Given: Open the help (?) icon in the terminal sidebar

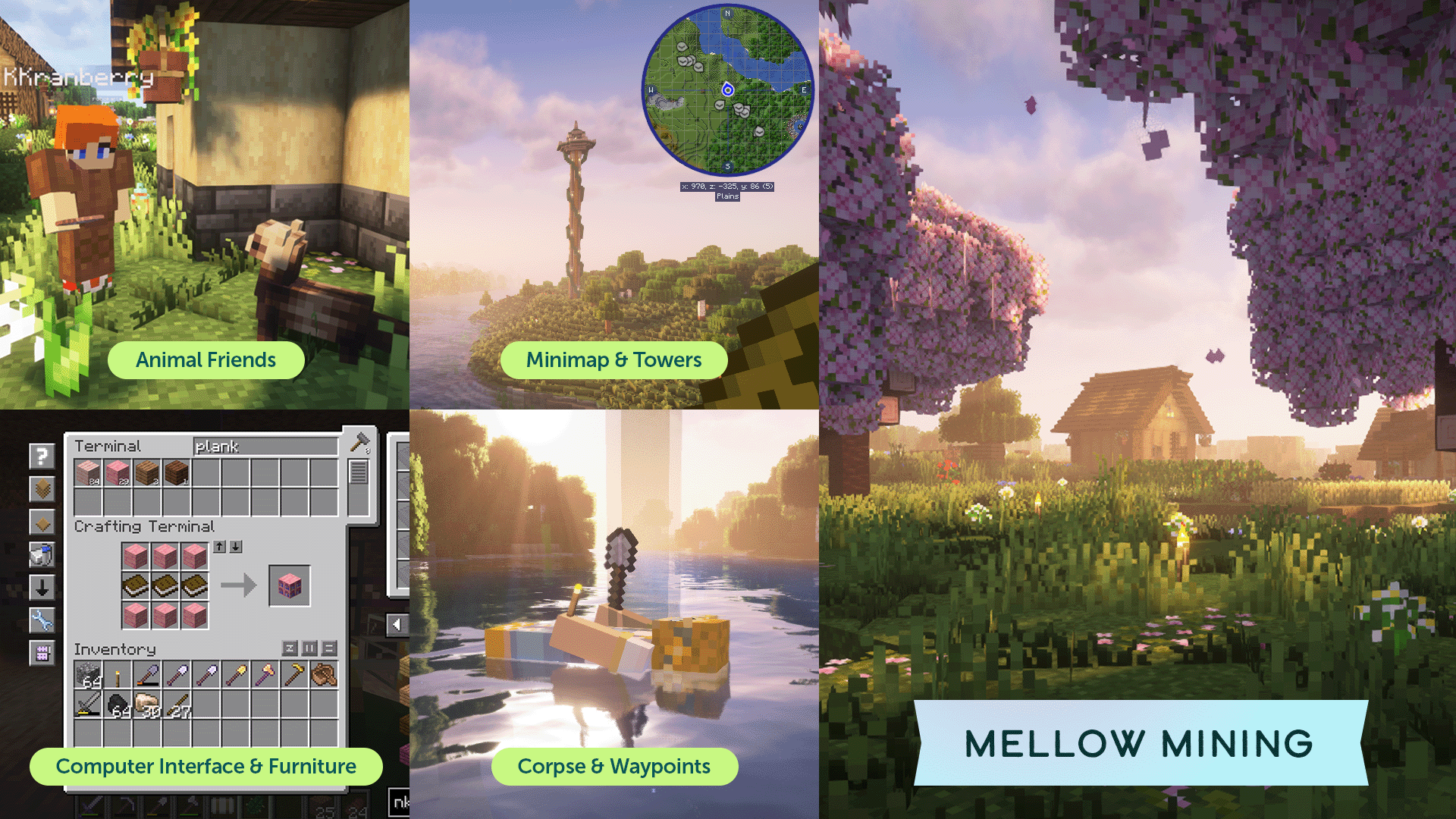Looking at the screenshot, I should pyautogui.click(x=40, y=454).
